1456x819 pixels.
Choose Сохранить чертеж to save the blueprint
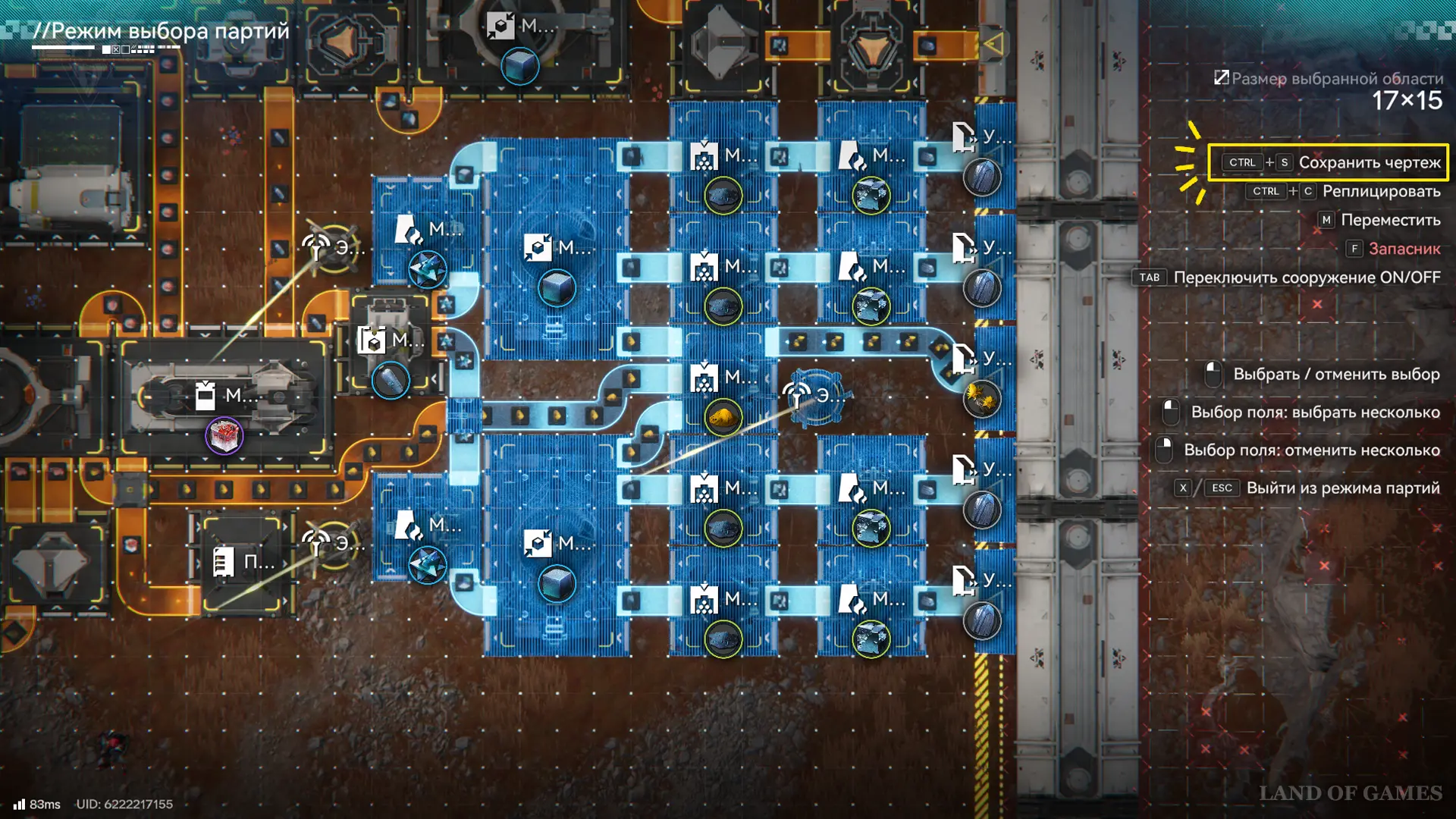point(1369,162)
